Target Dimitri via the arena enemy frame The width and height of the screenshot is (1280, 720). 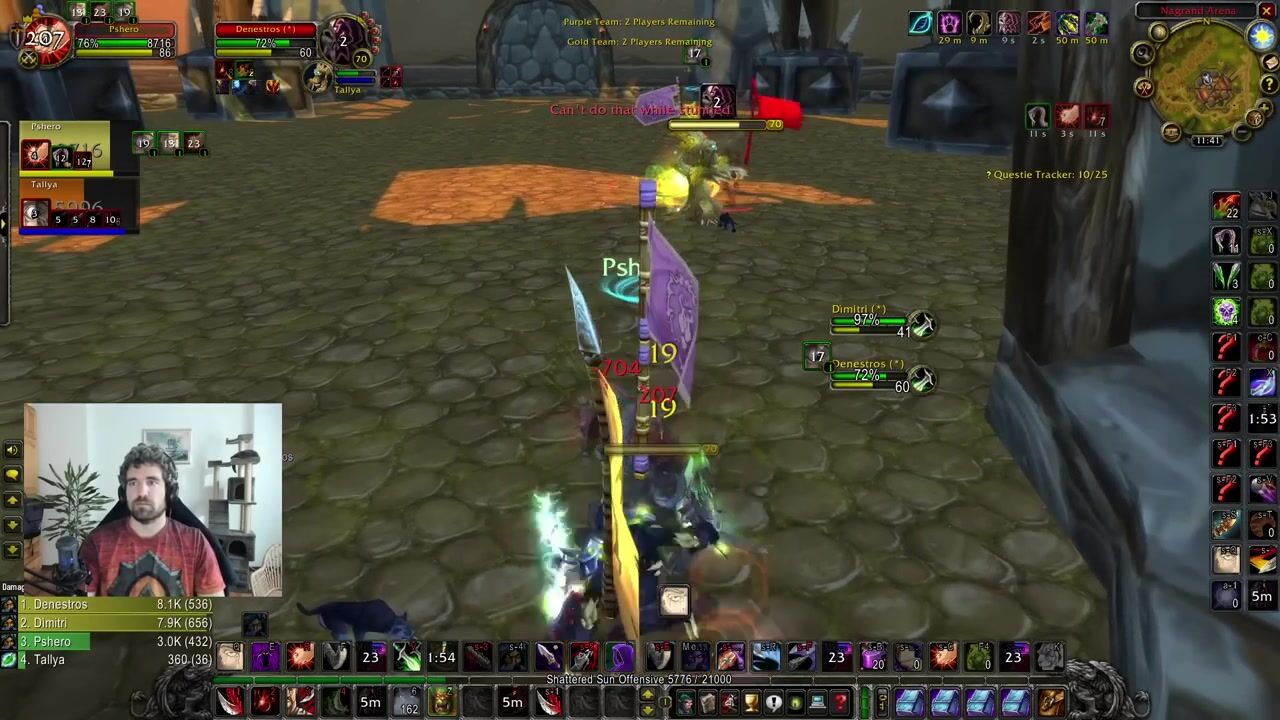pyautogui.click(x=872, y=320)
